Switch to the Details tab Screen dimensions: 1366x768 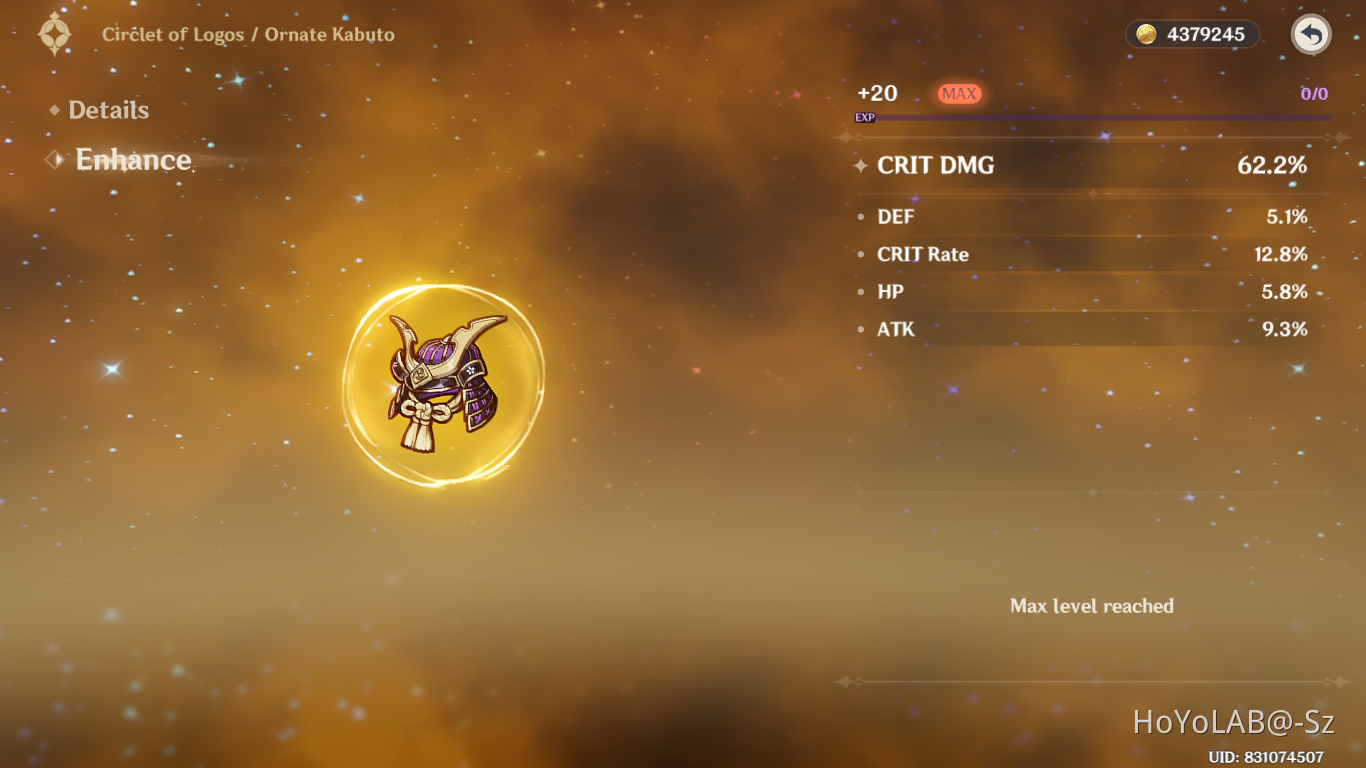(108, 110)
